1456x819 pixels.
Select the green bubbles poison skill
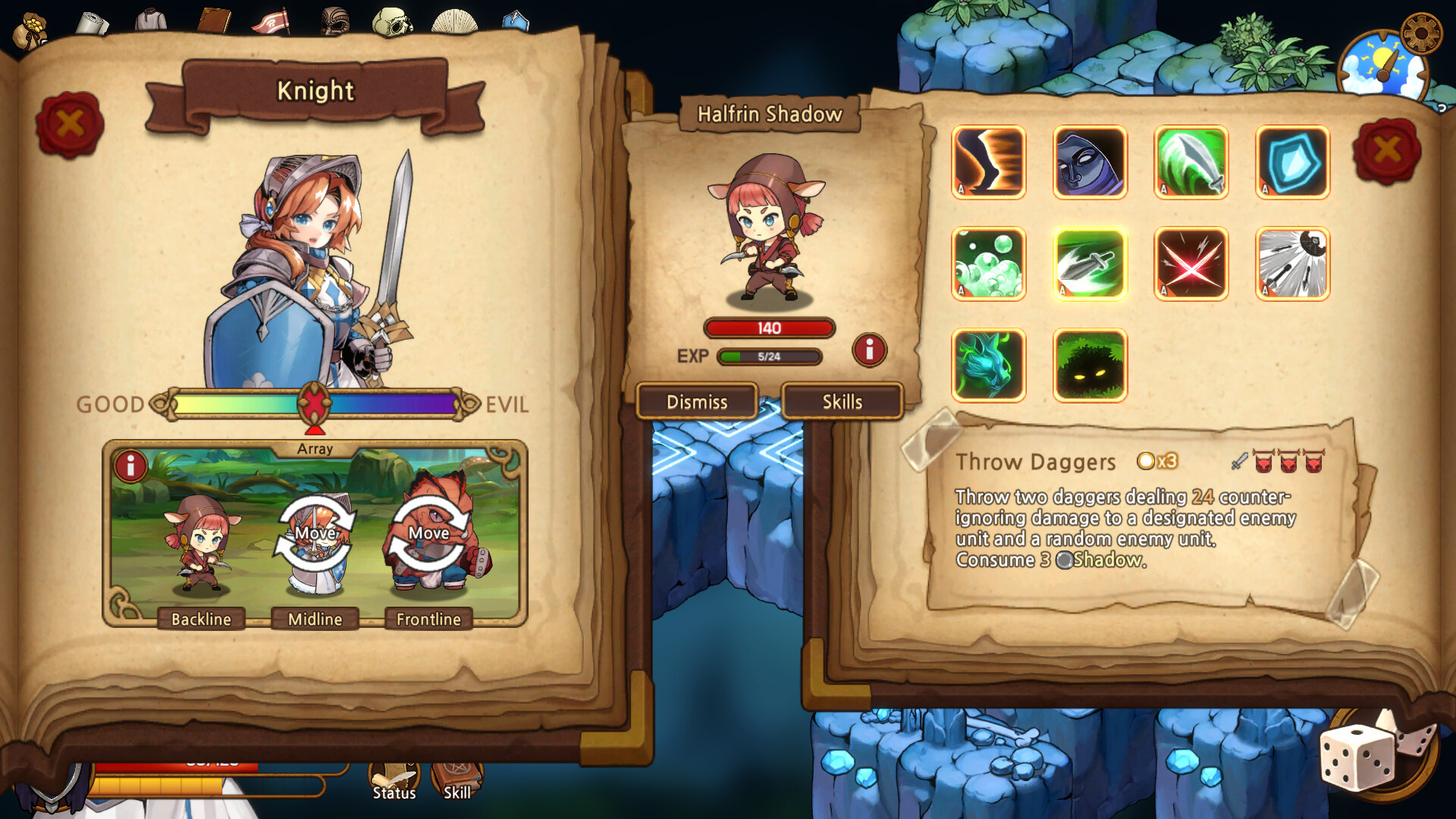[x=988, y=264]
